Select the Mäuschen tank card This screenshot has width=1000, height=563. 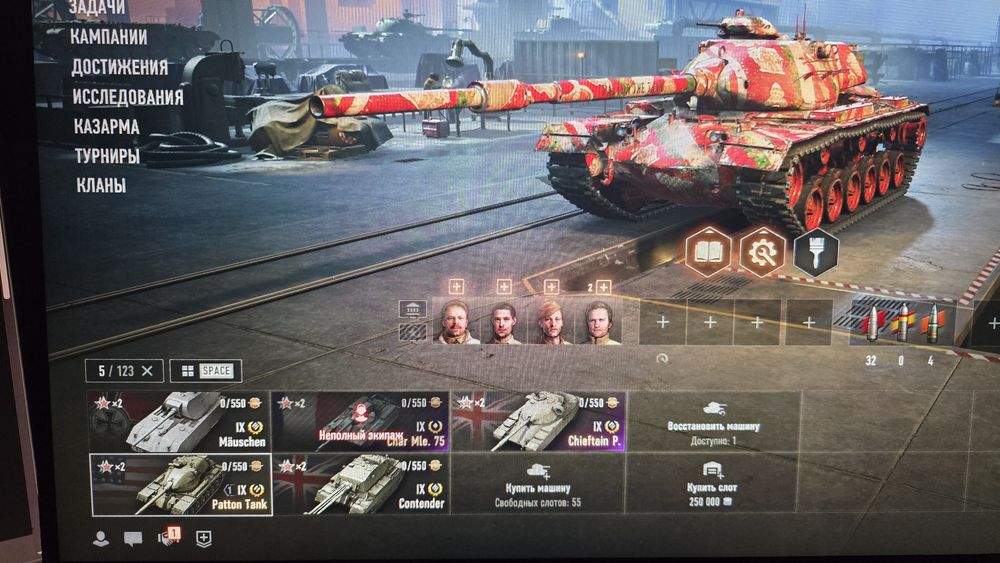180,421
